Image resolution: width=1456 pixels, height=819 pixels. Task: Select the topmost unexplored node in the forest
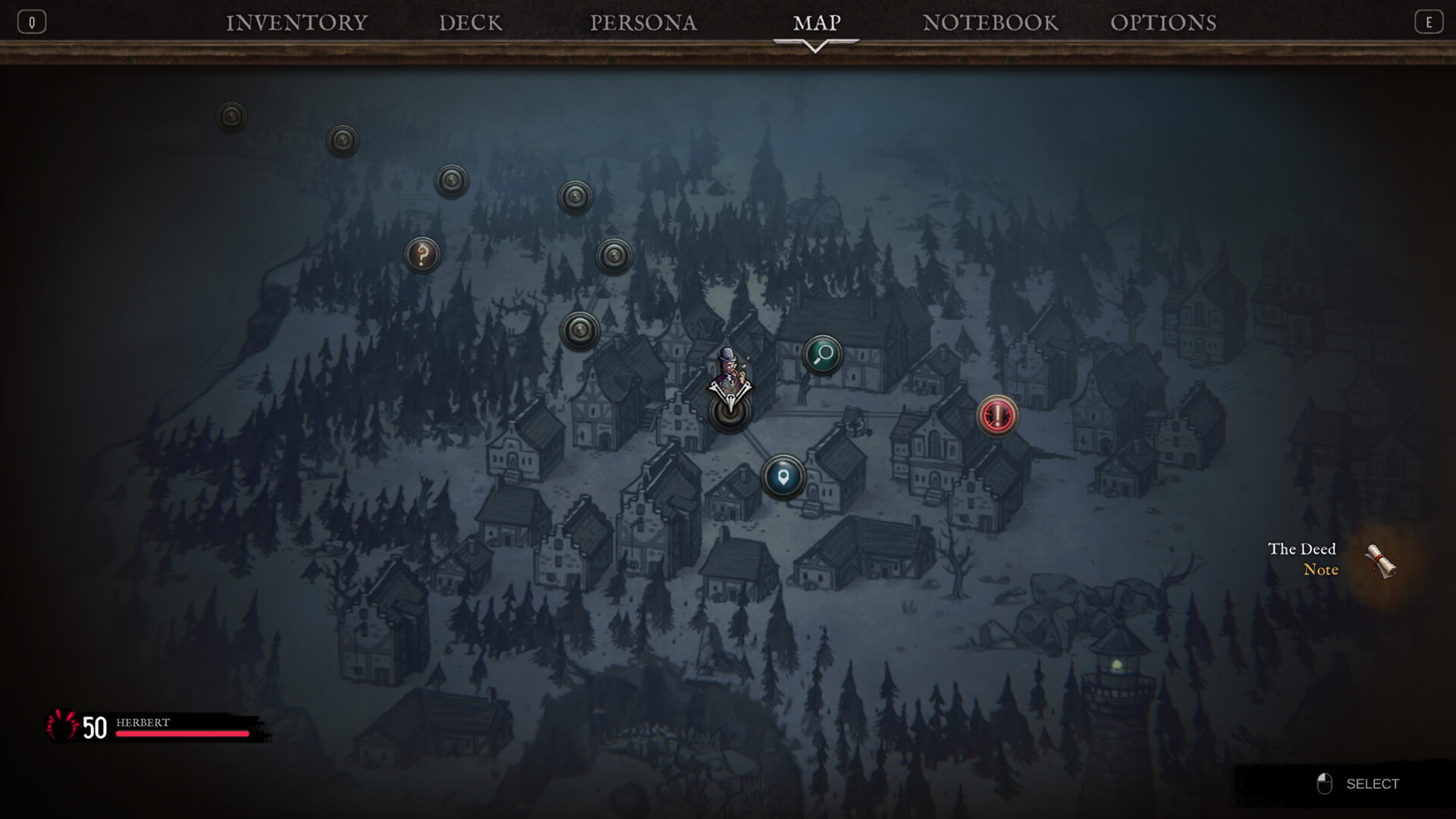(x=230, y=116)
